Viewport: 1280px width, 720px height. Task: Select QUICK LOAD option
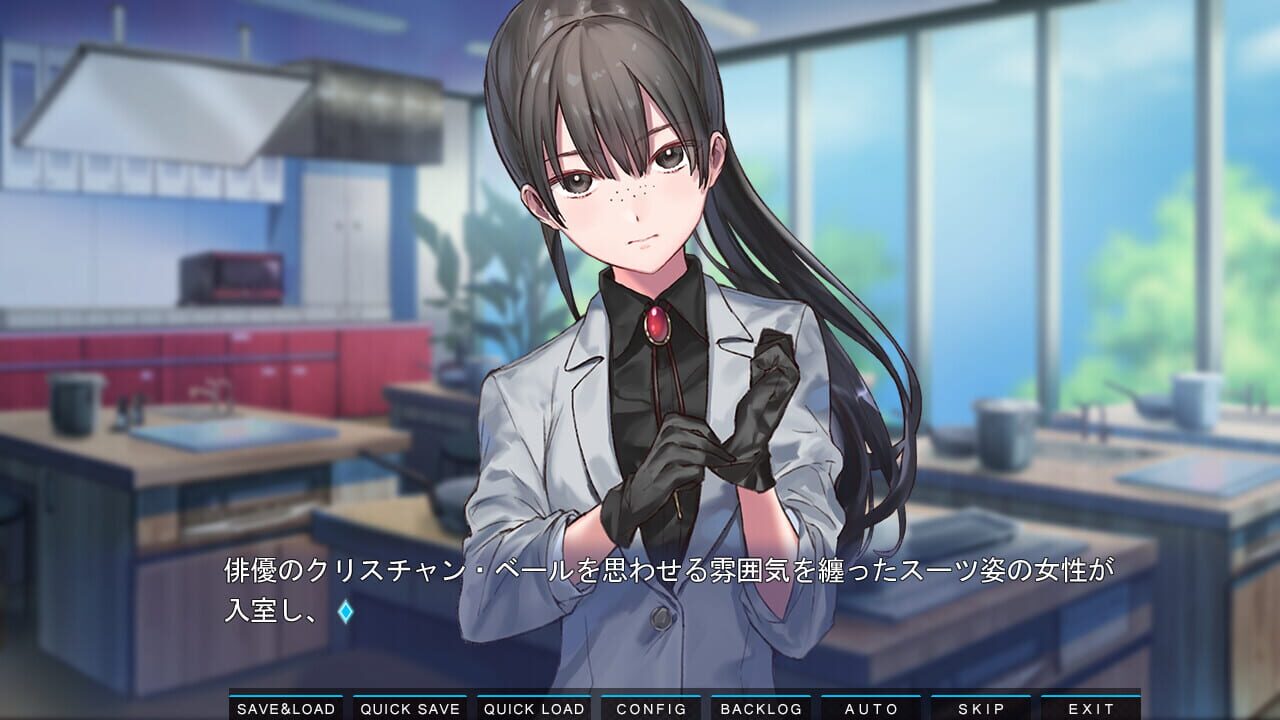tap(534, 708)
